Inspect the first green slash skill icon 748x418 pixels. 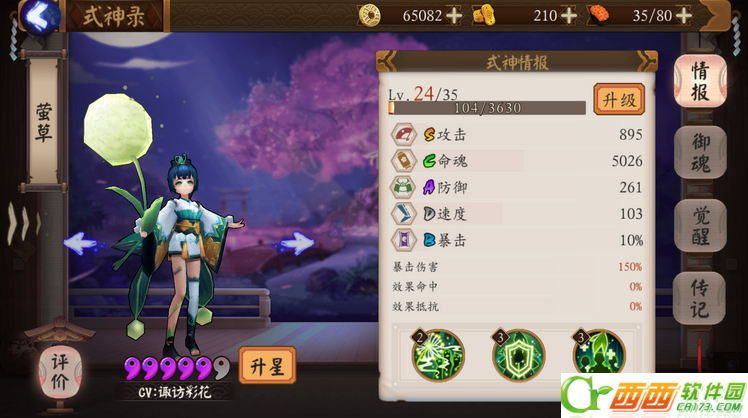pyautogui.click(x=439, y=355)
